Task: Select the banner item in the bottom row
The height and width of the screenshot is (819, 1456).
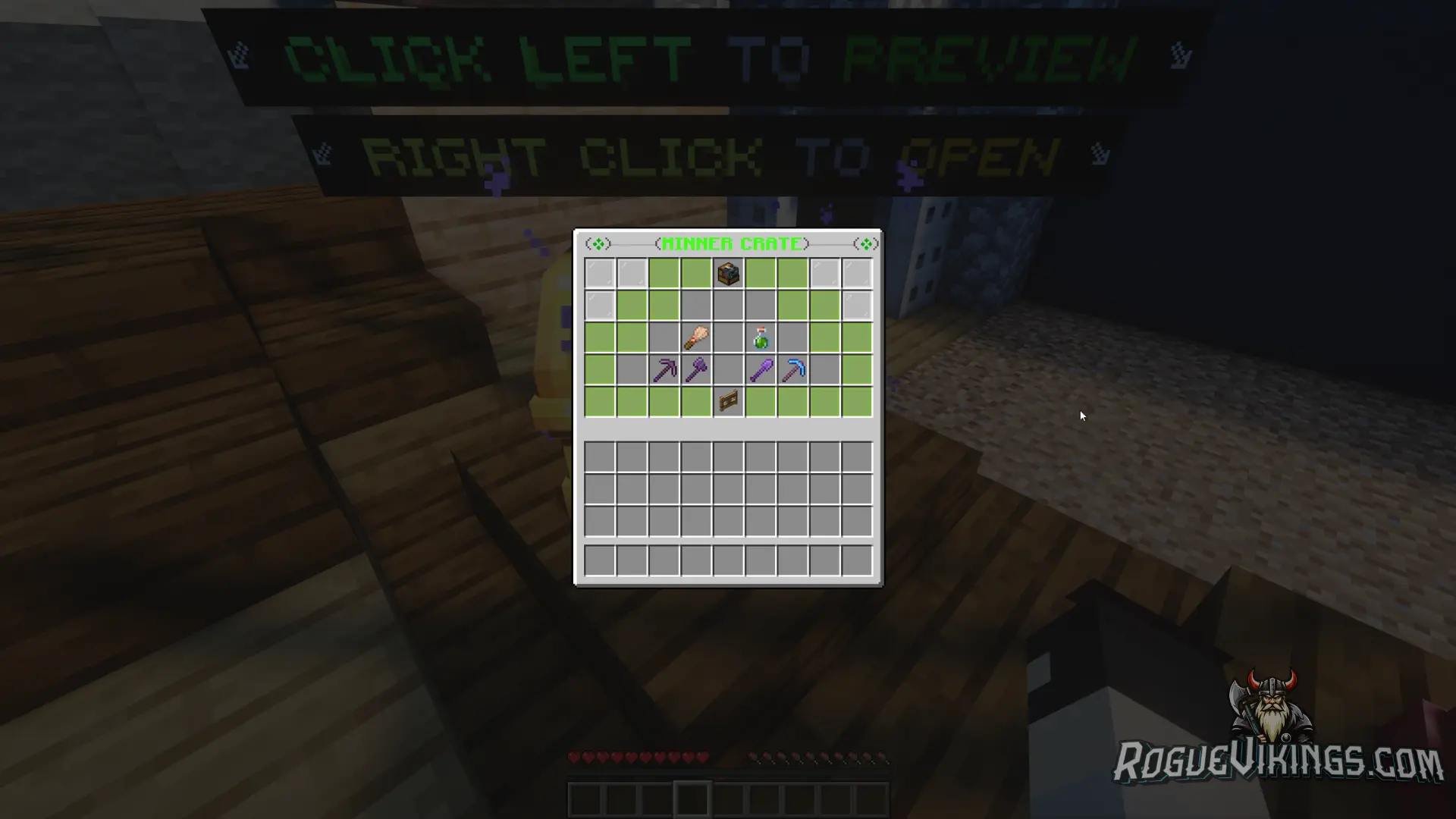Action: pyautogui.click(x=726, y=400)
